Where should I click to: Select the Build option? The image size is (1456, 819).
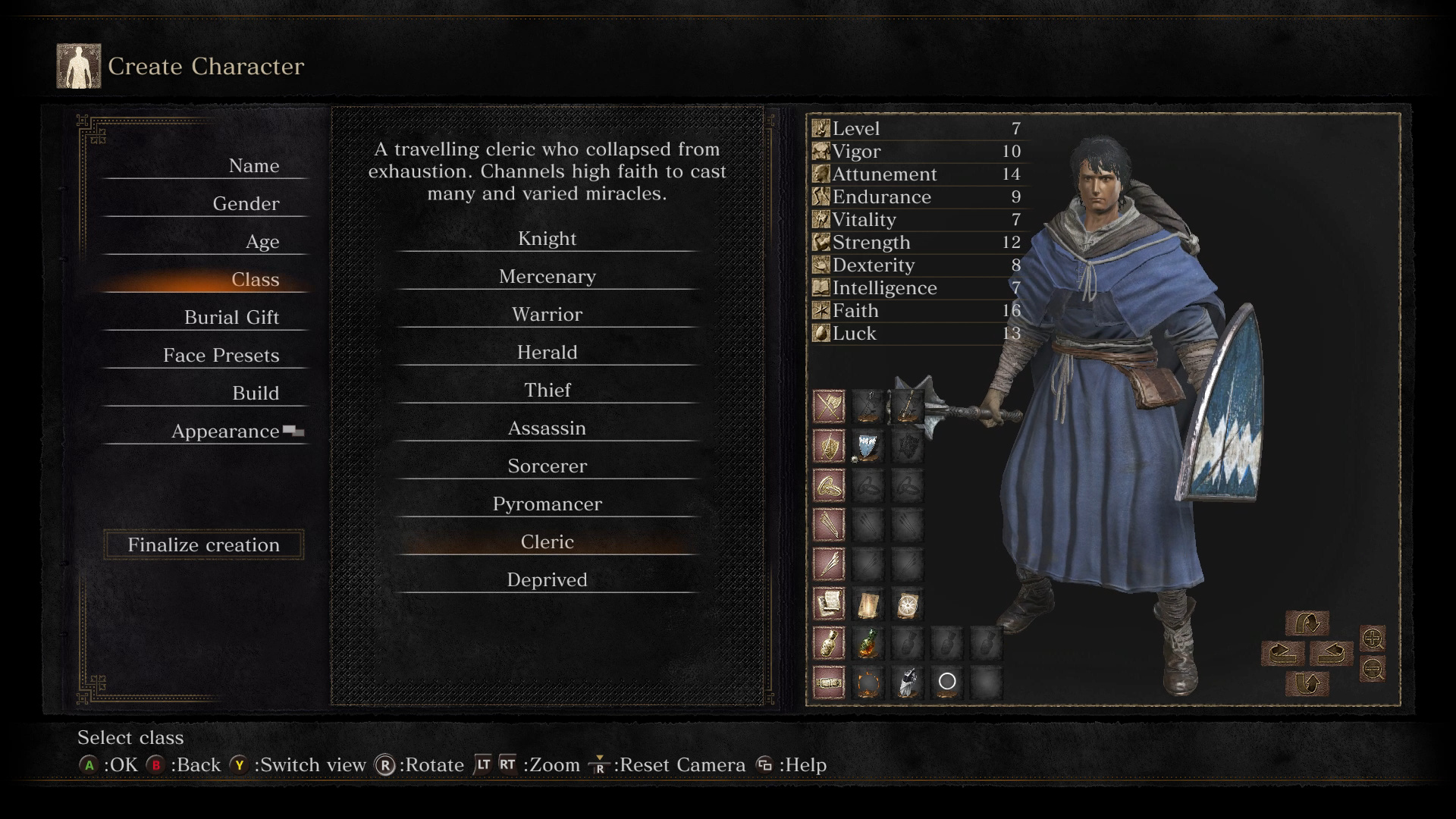tap(255, 394)
